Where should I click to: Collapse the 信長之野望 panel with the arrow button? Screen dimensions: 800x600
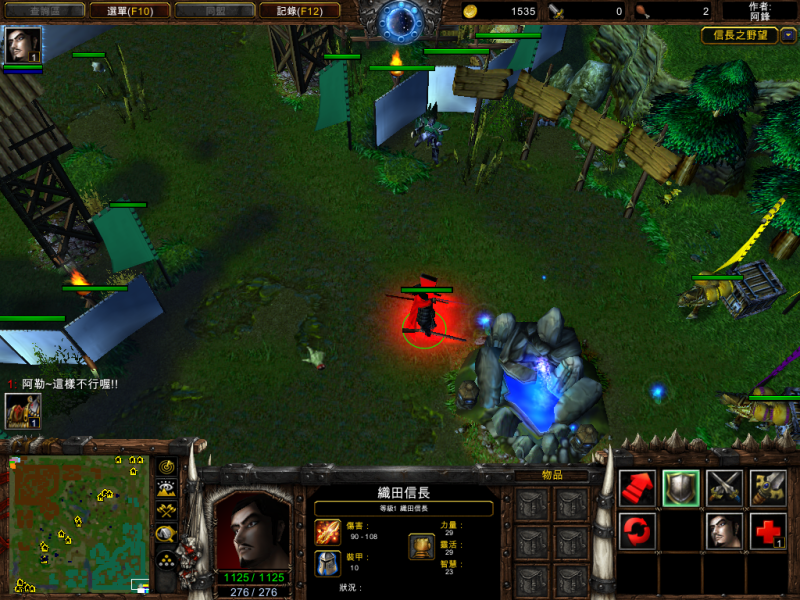click(789, 35)
